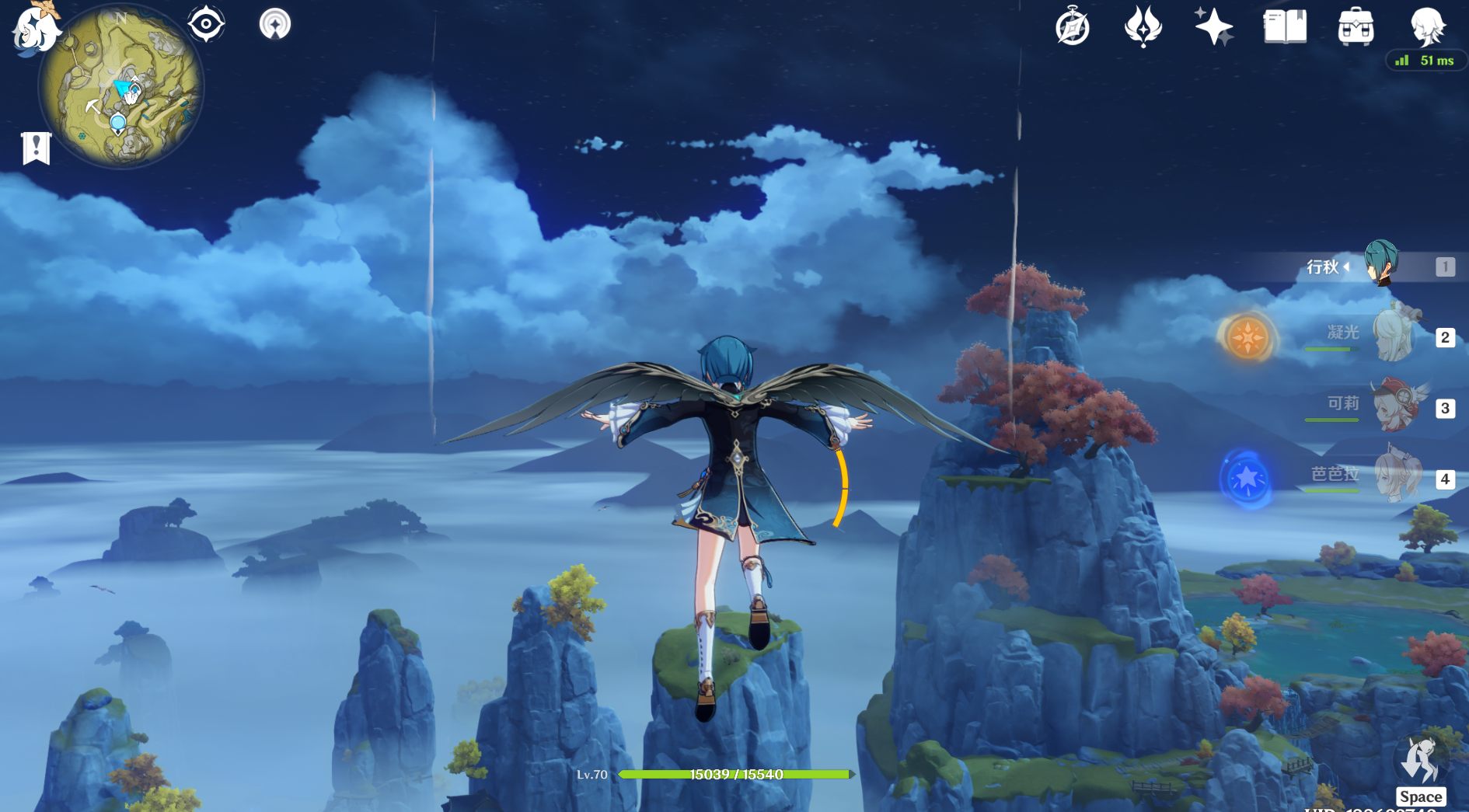The height and width of the screenshot is (812, 1469).
Task: Open the character profile head icon
Action: pyautogui.click(x=1427, y=26)
